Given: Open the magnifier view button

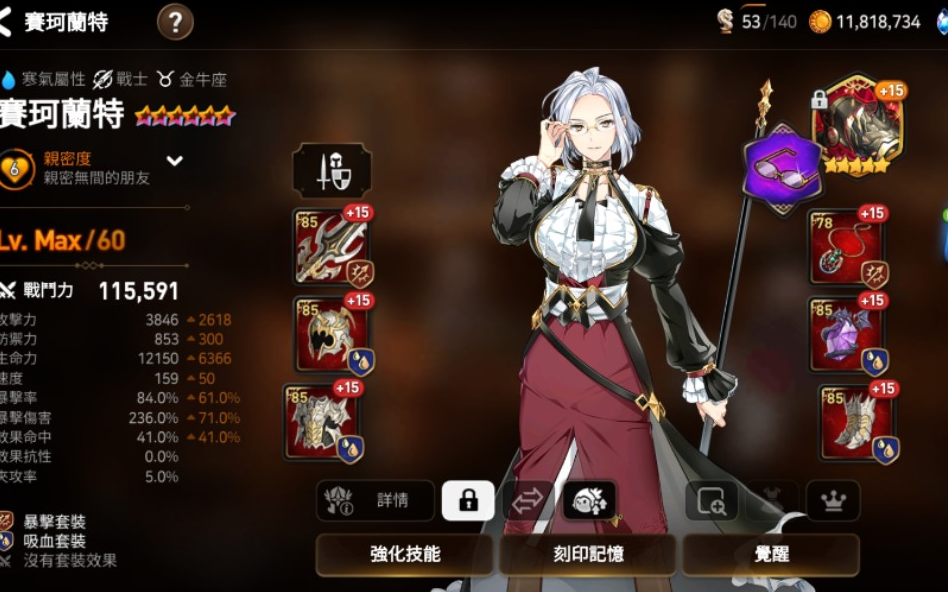Looking at the screenshot, I should coord(712,501).
